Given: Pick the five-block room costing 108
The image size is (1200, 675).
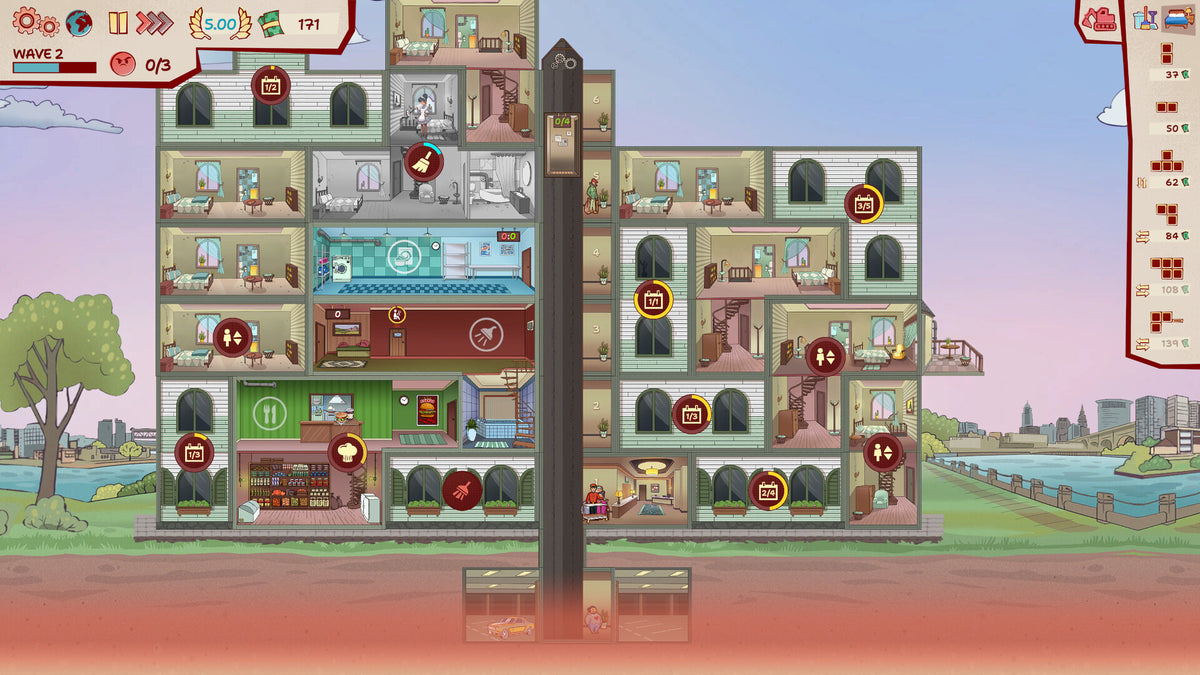Looking at the screenshot, I should 1166,268.
